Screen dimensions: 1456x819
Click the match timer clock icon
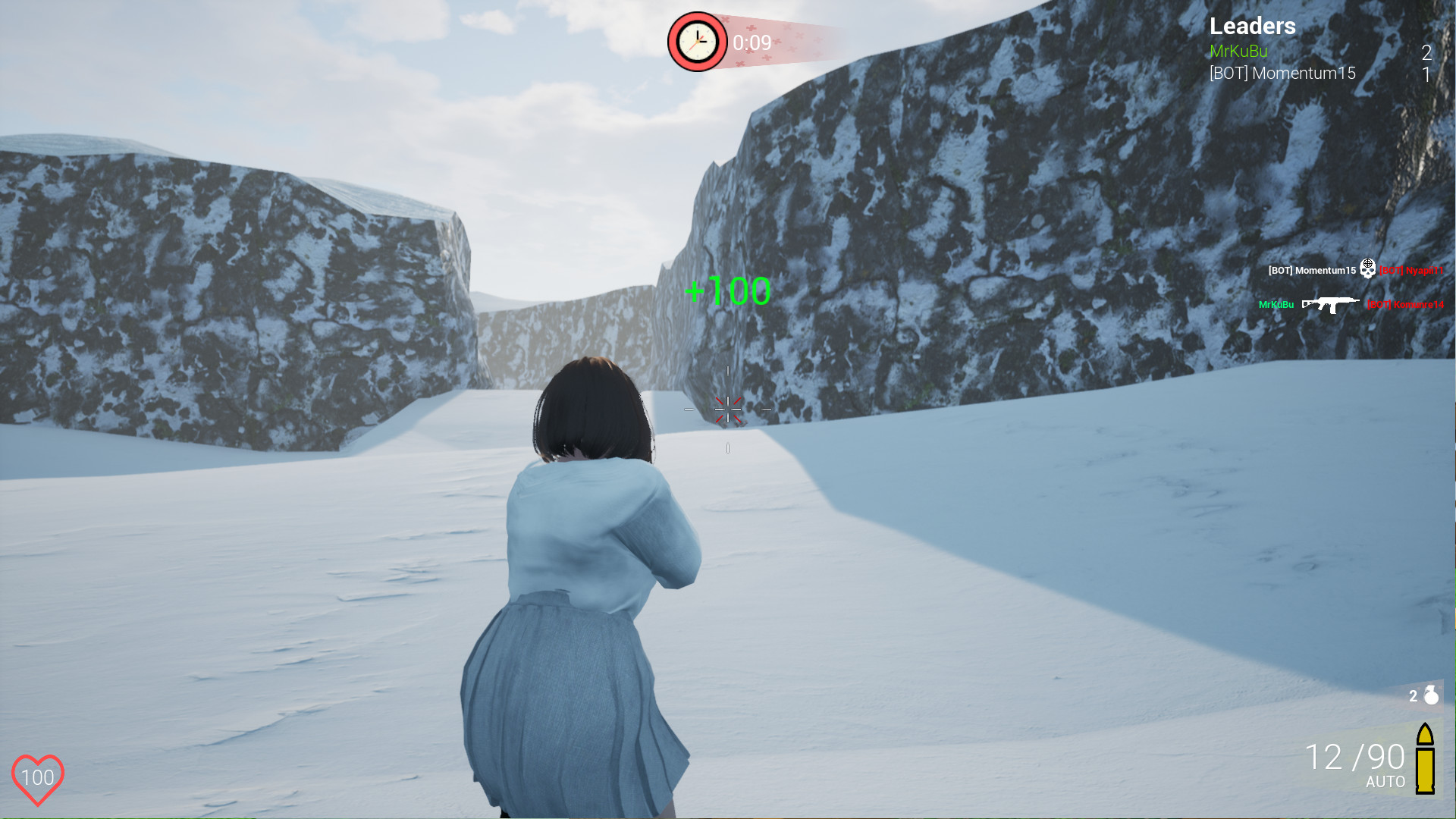[x=696, y=42]
